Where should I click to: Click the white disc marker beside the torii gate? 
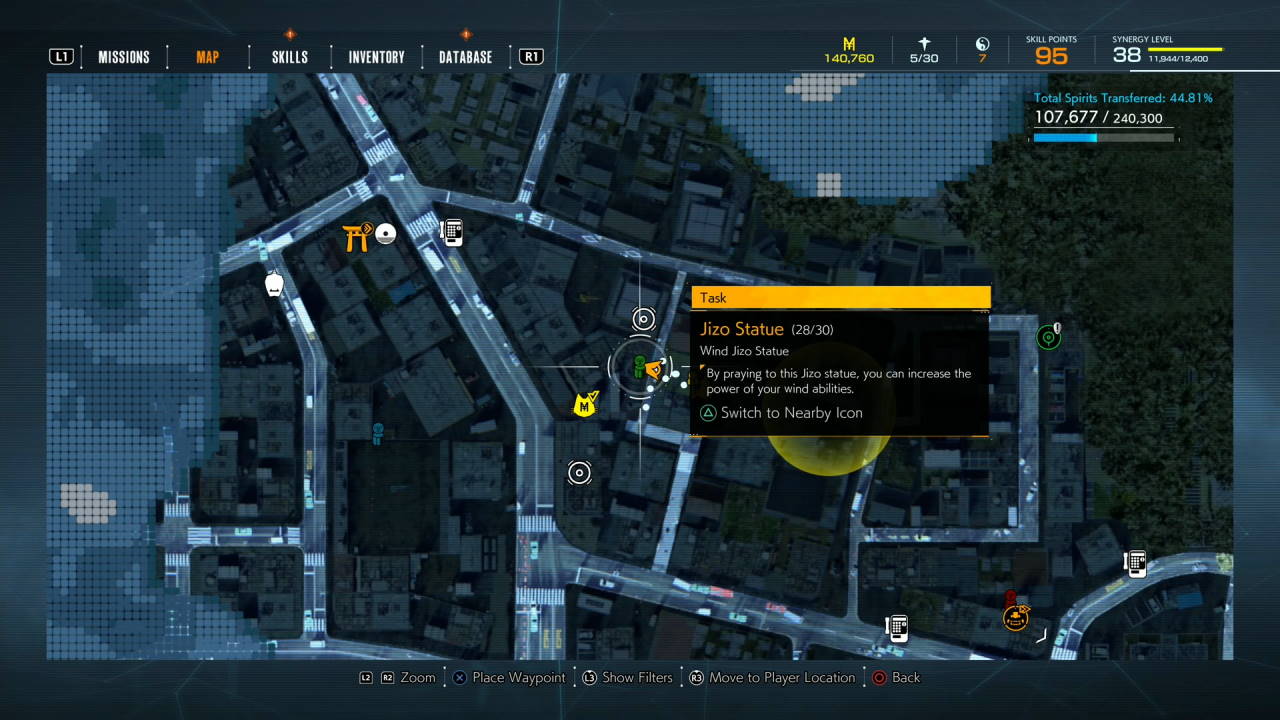386,234
